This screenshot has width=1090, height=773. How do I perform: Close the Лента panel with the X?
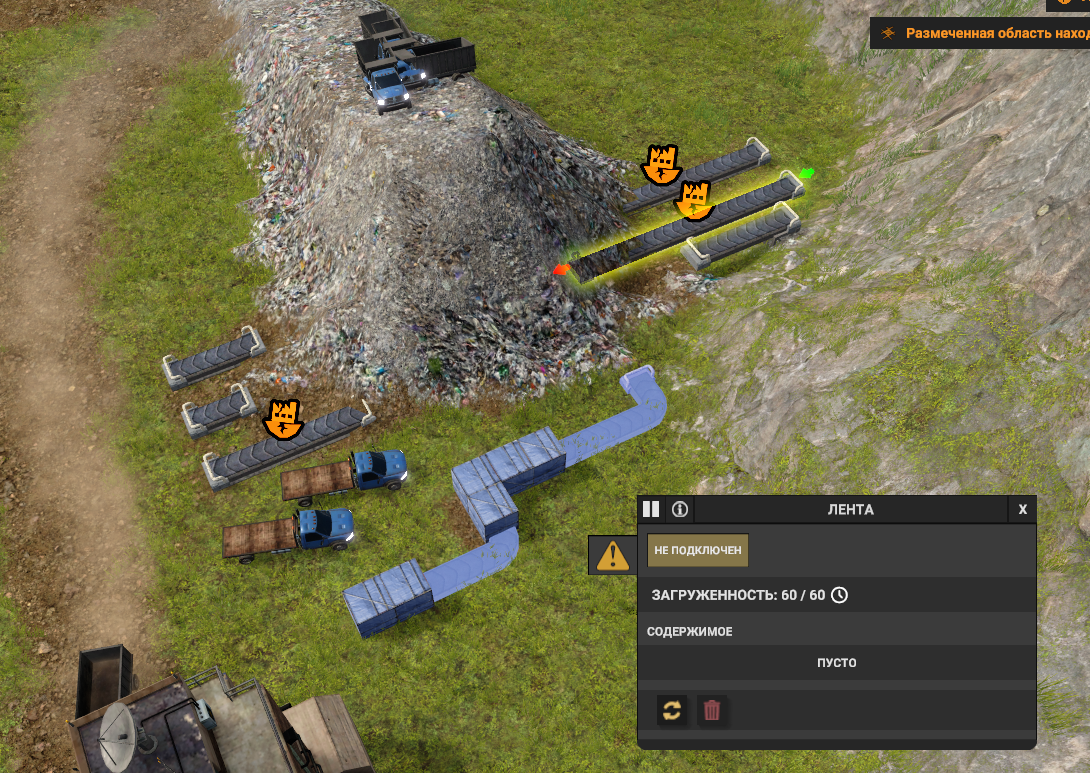coord(1022,509)
